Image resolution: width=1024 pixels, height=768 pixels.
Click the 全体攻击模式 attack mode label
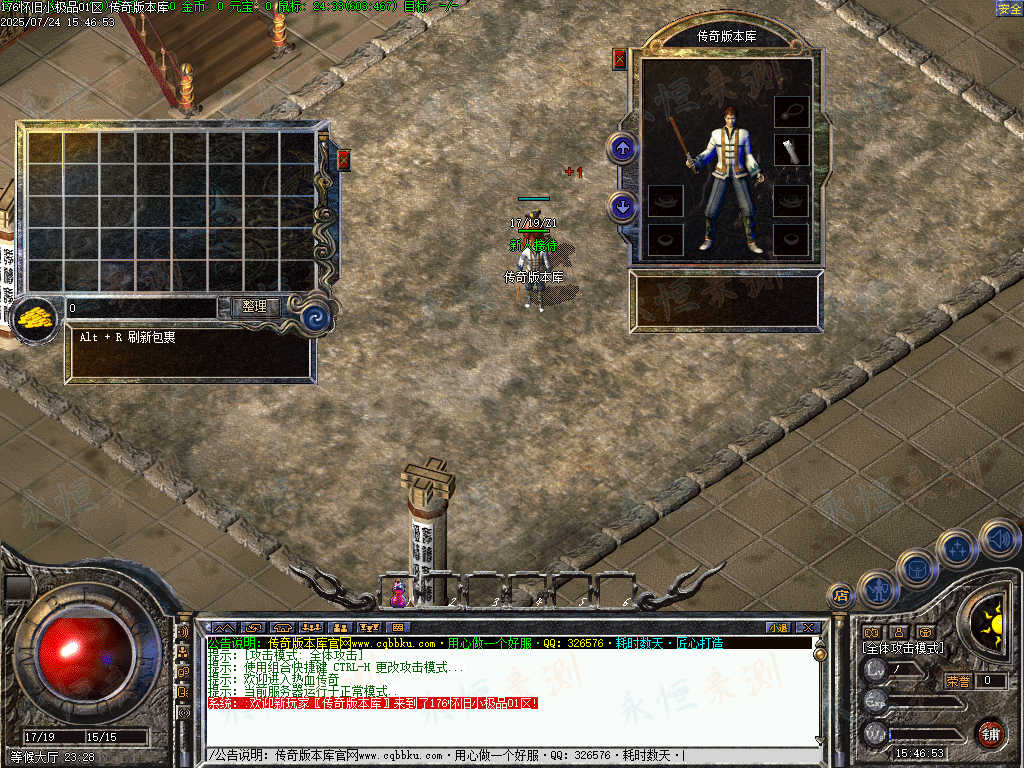[903, 648]
